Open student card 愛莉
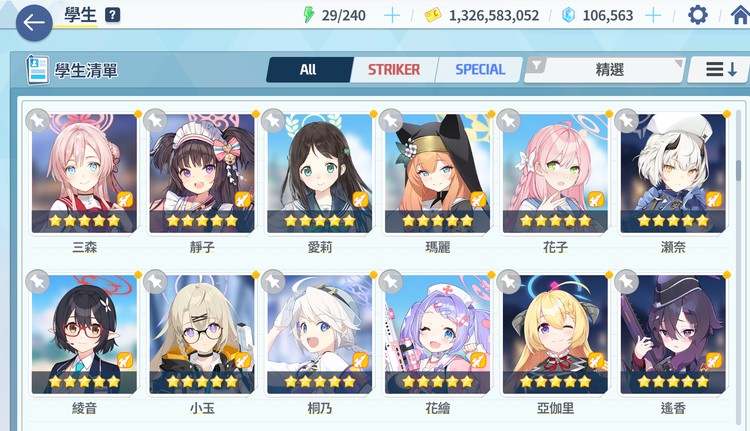 (321, 172)
